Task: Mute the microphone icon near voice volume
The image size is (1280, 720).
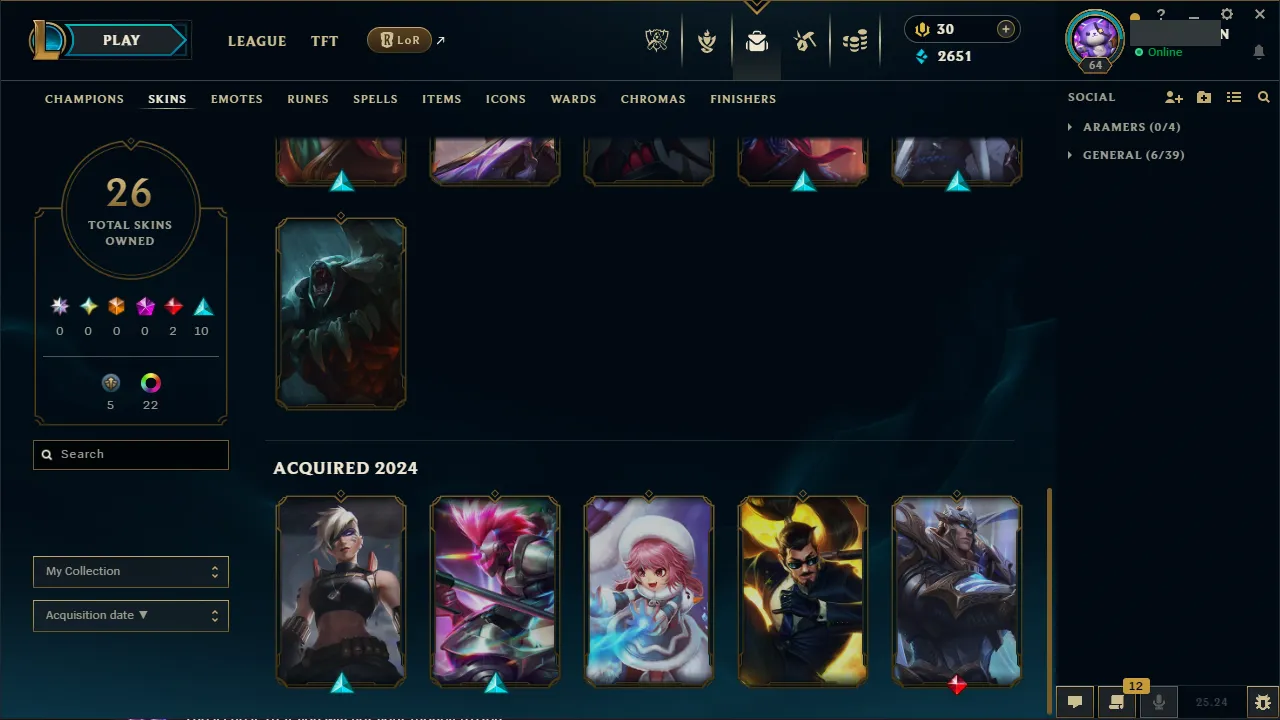Action: (x=1158, y=701)
